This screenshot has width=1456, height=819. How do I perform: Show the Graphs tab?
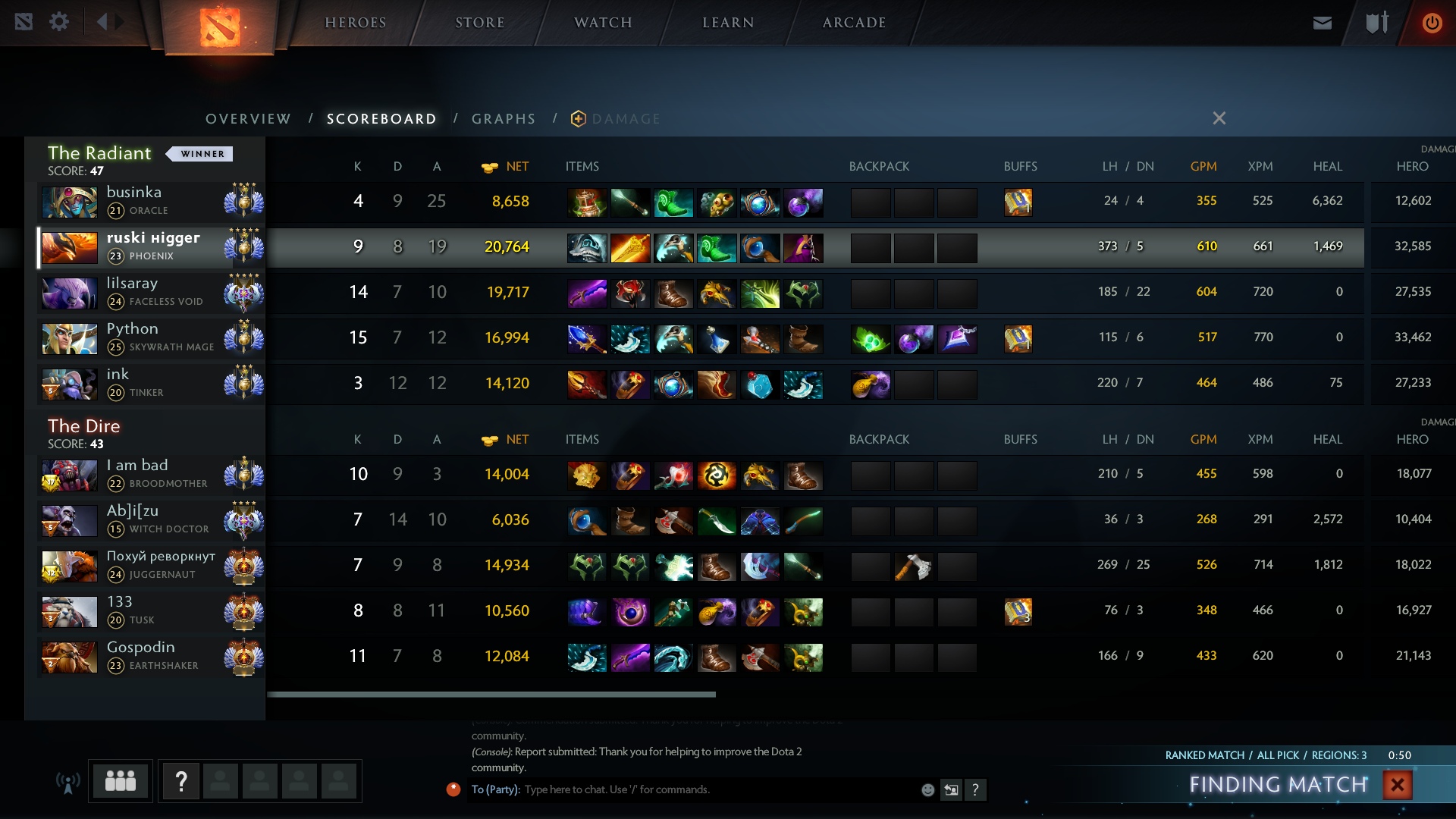pos(504,119)
